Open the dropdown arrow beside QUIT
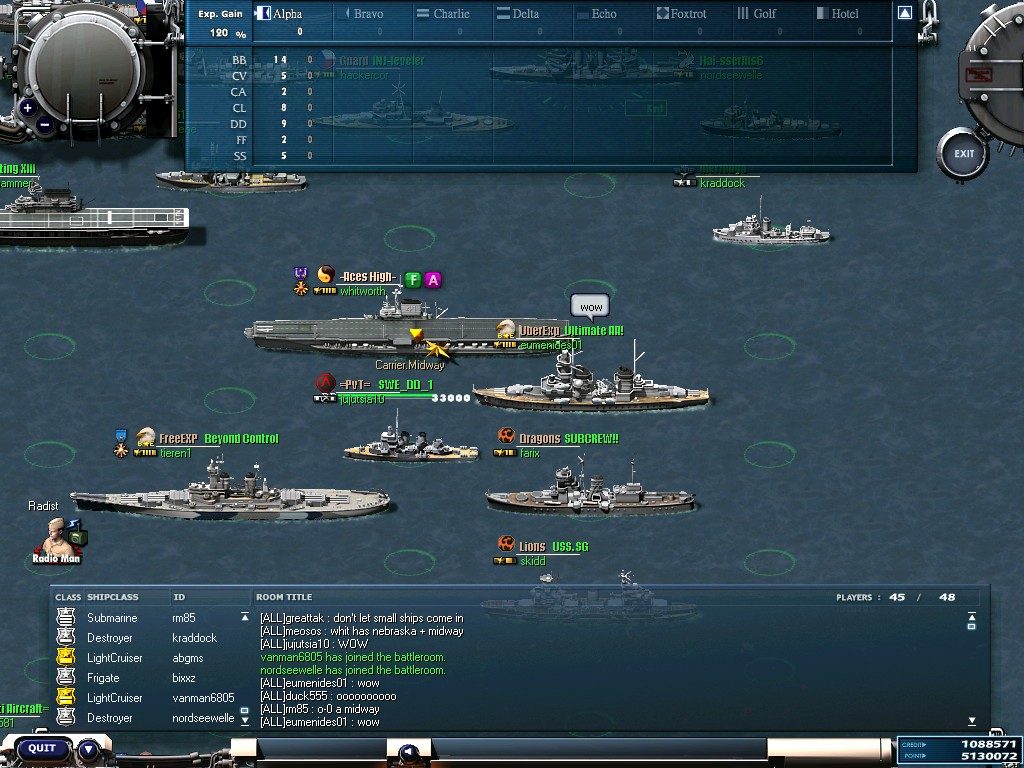The height and width of the screenshot is (768, 1024). (89, 748)
